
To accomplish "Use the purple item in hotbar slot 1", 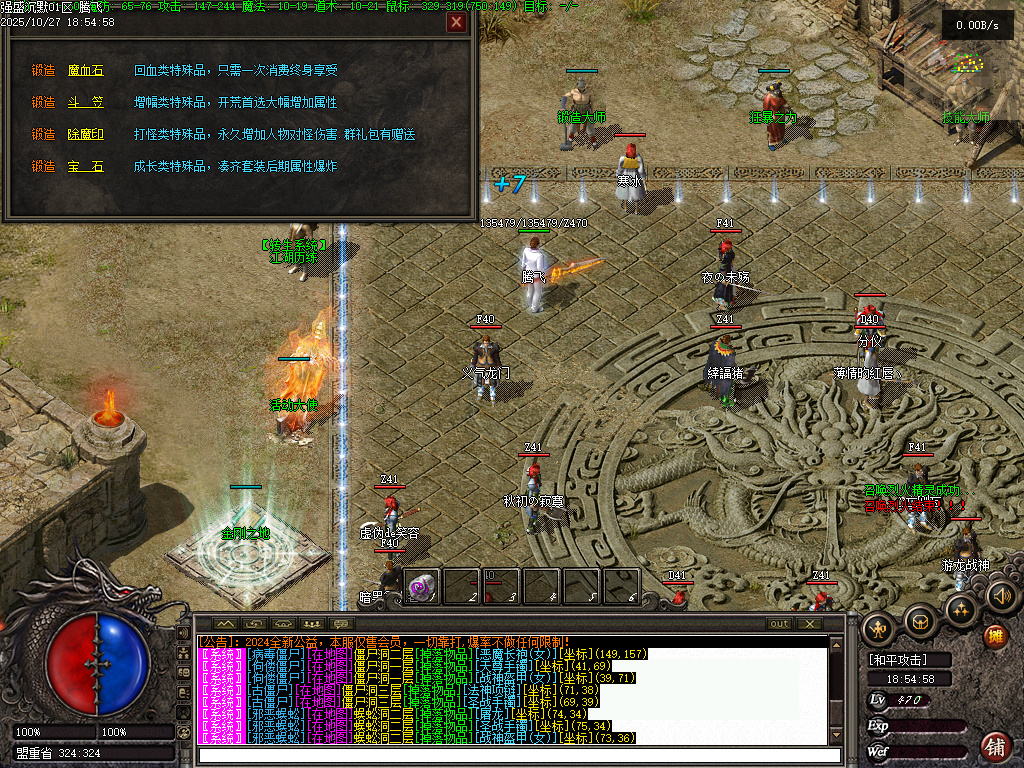I will pos(421,586).
